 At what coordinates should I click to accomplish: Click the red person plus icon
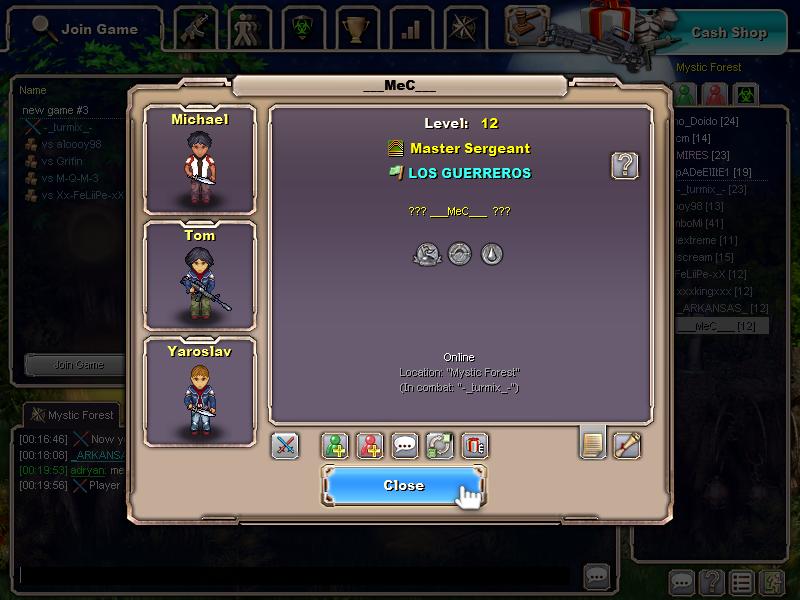coord(370,446)
